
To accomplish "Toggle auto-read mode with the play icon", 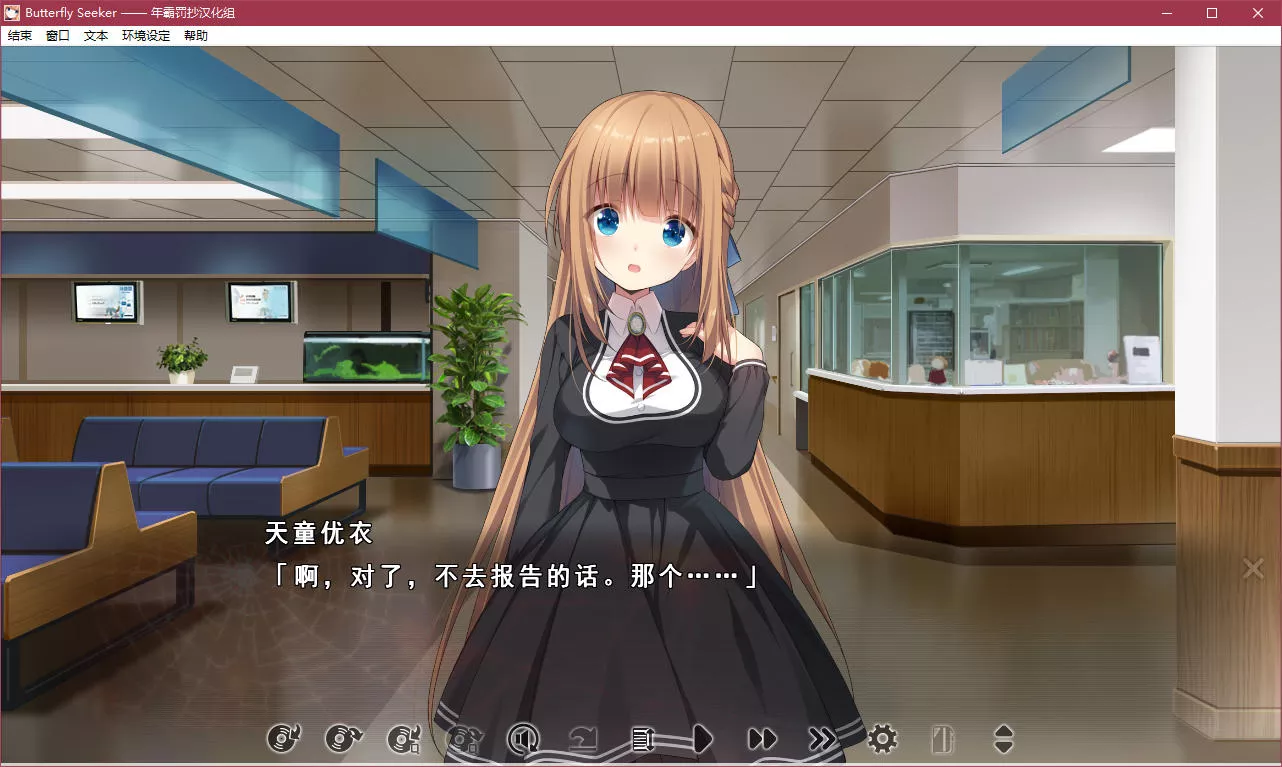I will tap(703, 740).
